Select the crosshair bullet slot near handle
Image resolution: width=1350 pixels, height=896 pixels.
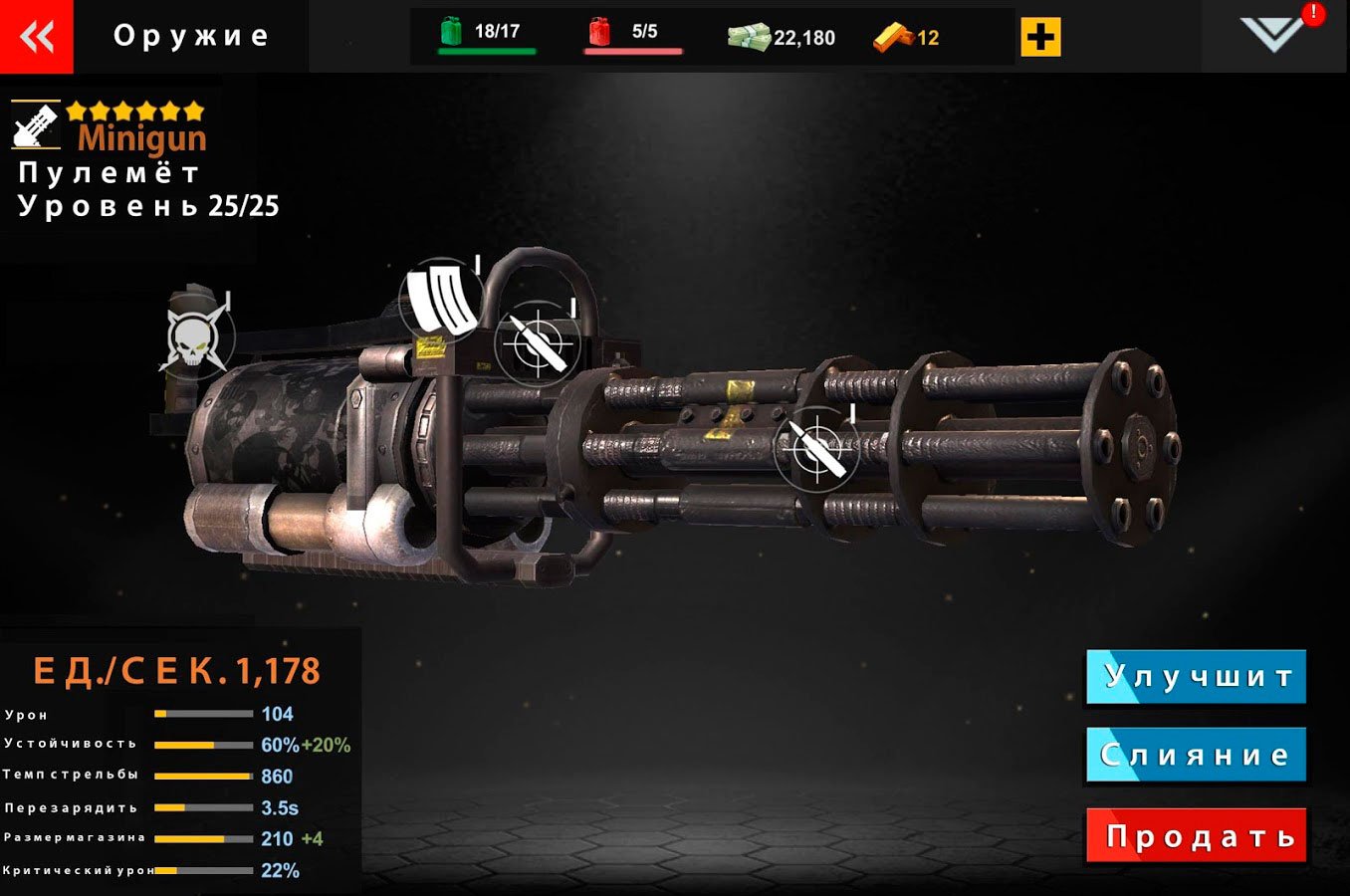[x=538, y=343]
